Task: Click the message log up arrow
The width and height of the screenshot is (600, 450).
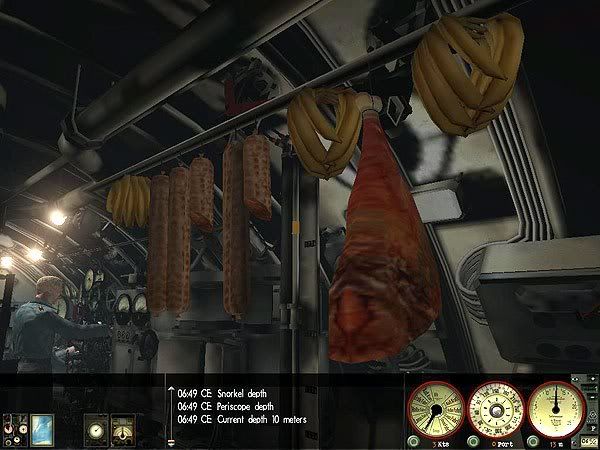Action: click(170, 390)
